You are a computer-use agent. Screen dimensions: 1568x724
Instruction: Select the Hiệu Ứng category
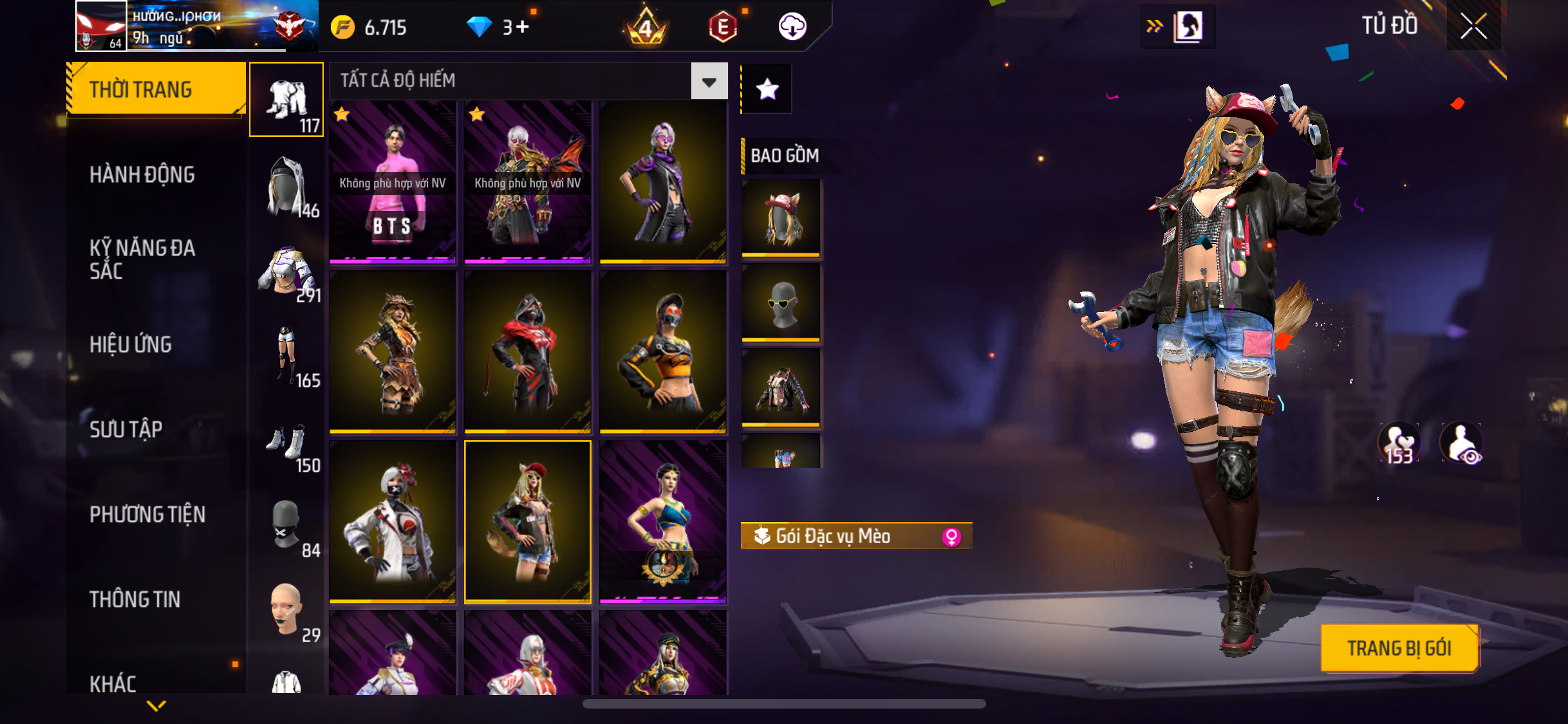coord(131,344)
